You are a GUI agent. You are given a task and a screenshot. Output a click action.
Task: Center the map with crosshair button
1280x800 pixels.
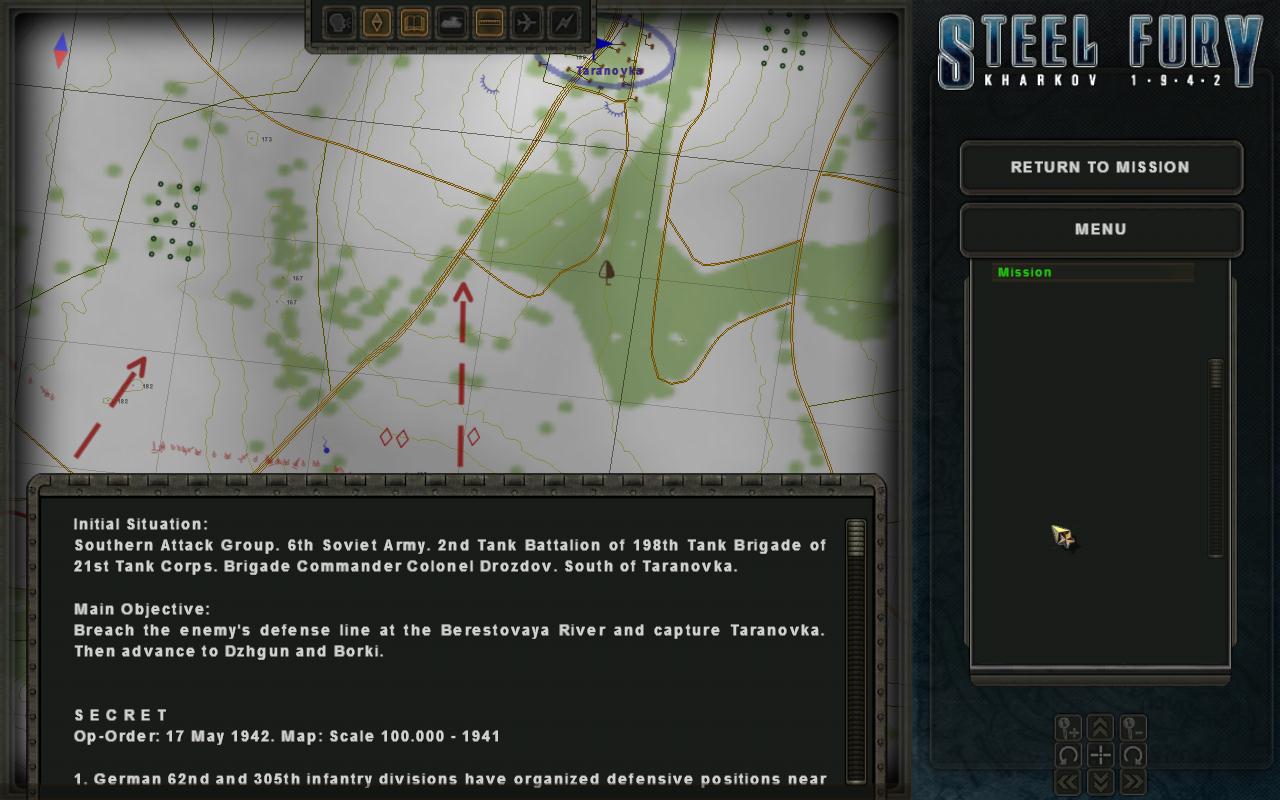(x=1100, y=755)
